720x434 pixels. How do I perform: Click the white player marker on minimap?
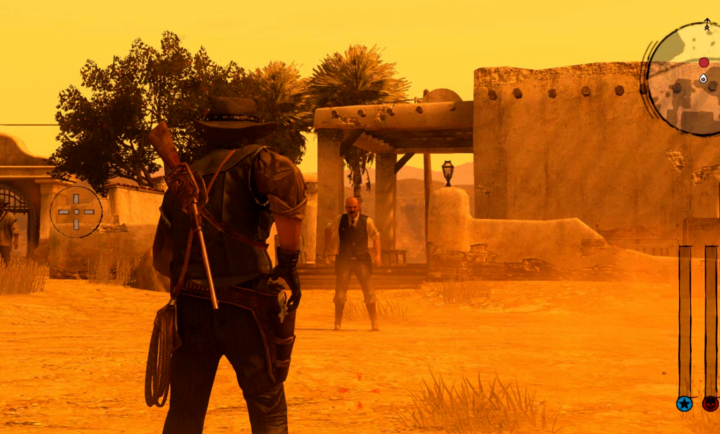coord(703,78)
